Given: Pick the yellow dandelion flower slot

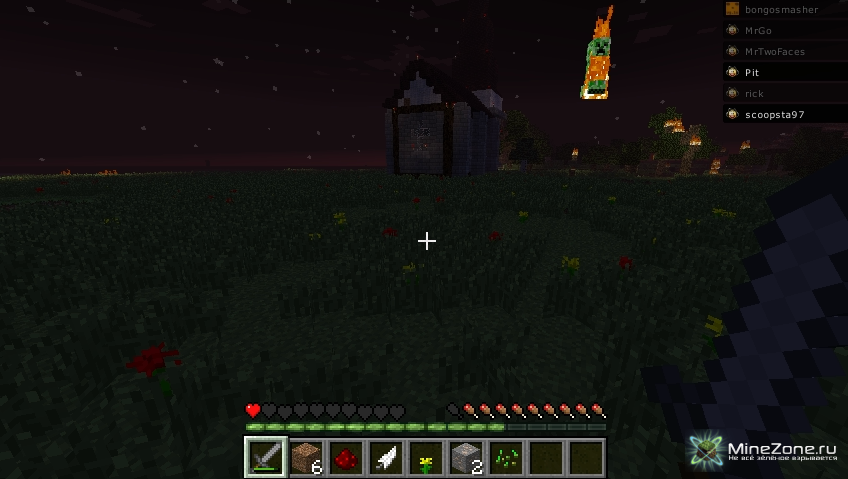Looking at the screenshot, I should click(x=426, y=458).
